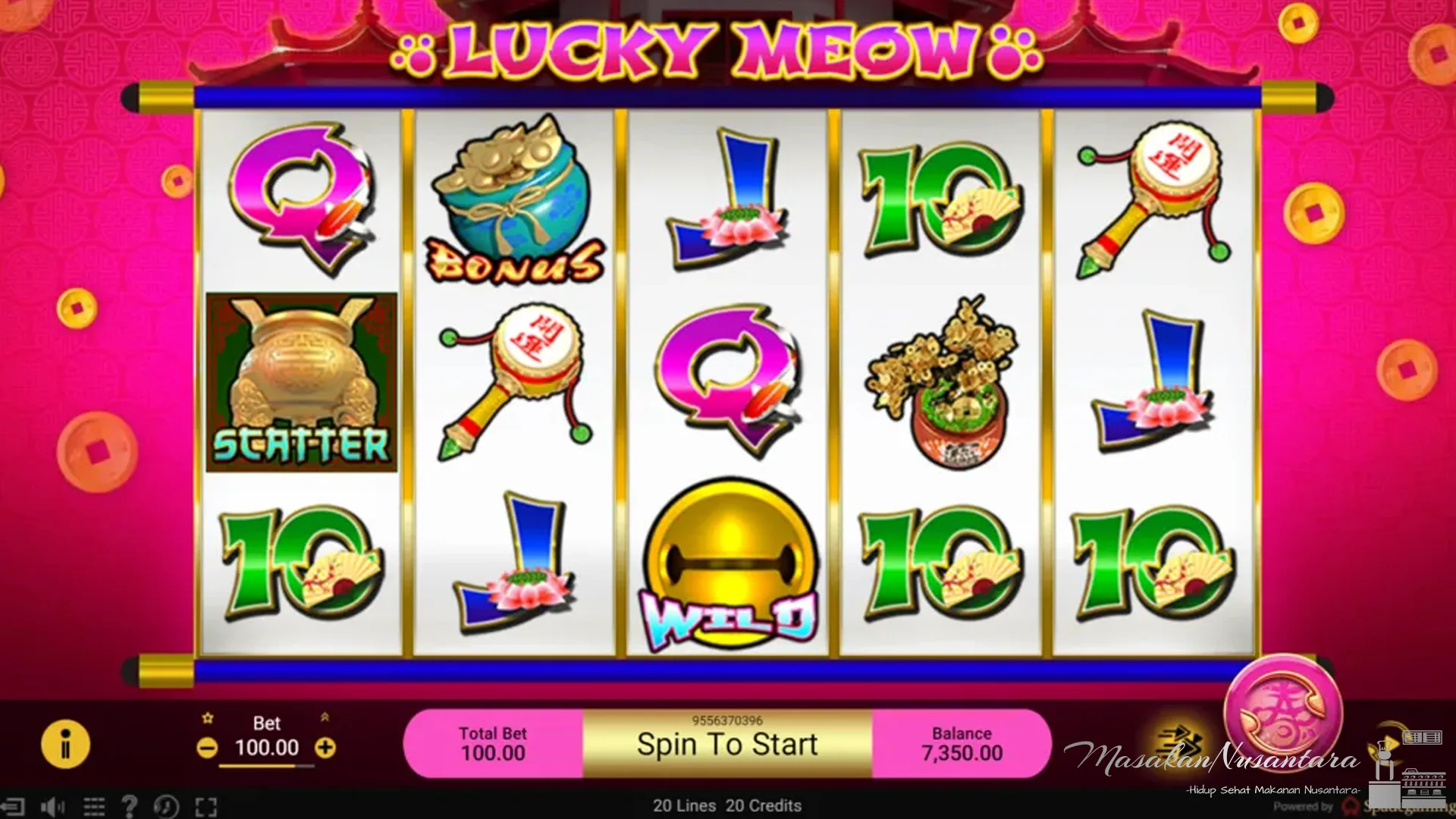Click the bet amount showing 100.00
This screenshot has width=1456, height=819.
[x=267, y=748]
